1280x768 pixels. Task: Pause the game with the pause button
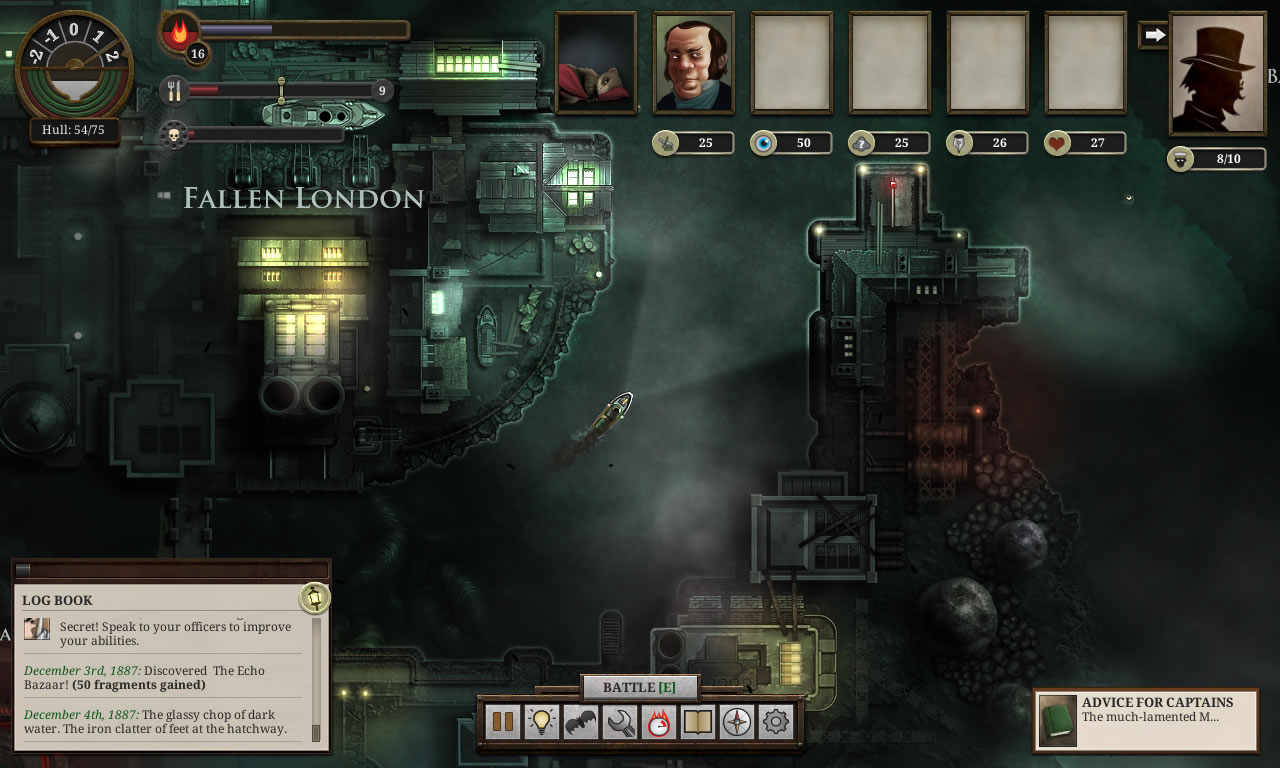[x=503, y=722]
